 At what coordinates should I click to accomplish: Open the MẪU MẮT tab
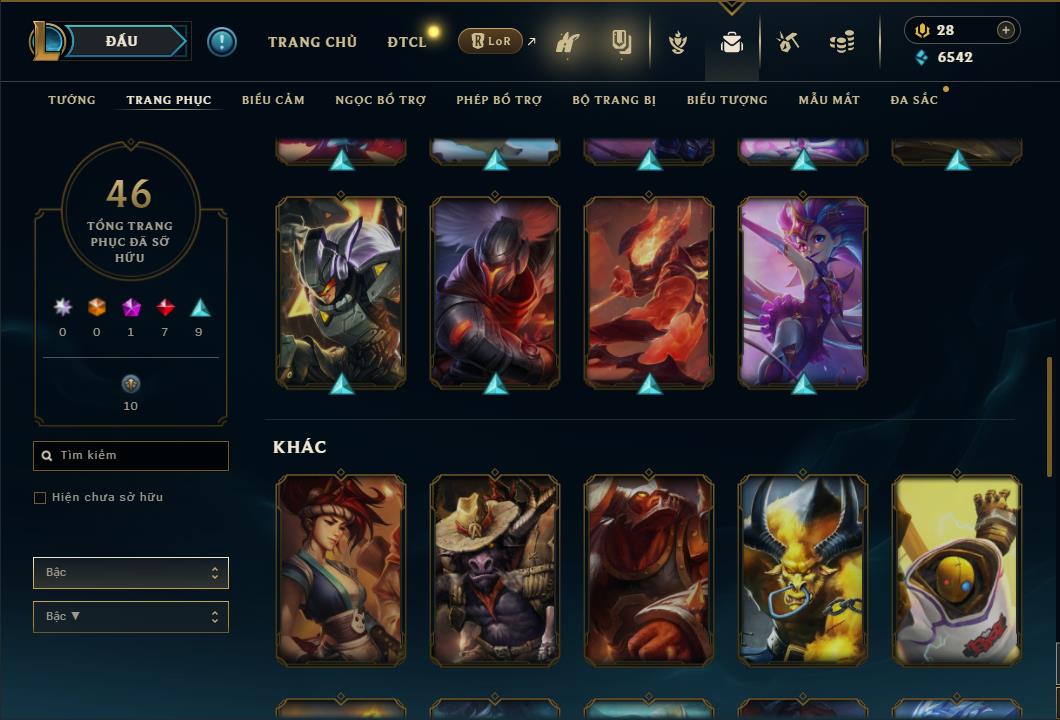point(829,100)
